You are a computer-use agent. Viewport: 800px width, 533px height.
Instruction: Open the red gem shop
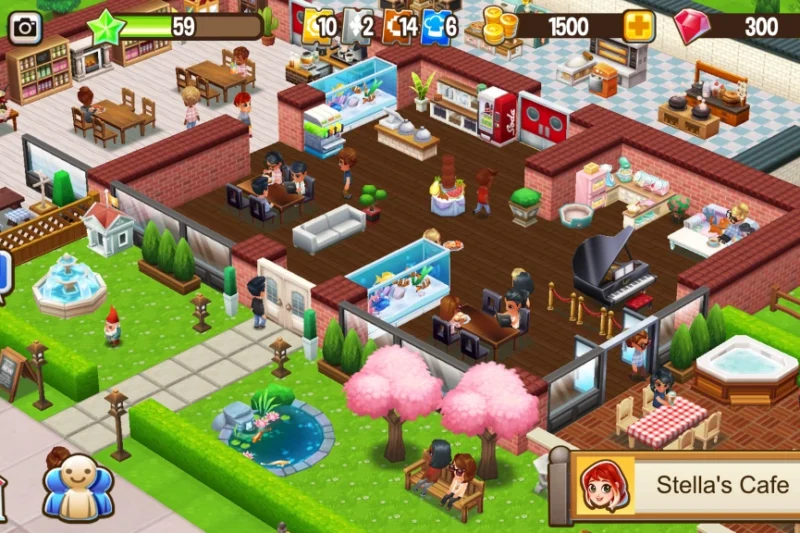tap(691, 27)
